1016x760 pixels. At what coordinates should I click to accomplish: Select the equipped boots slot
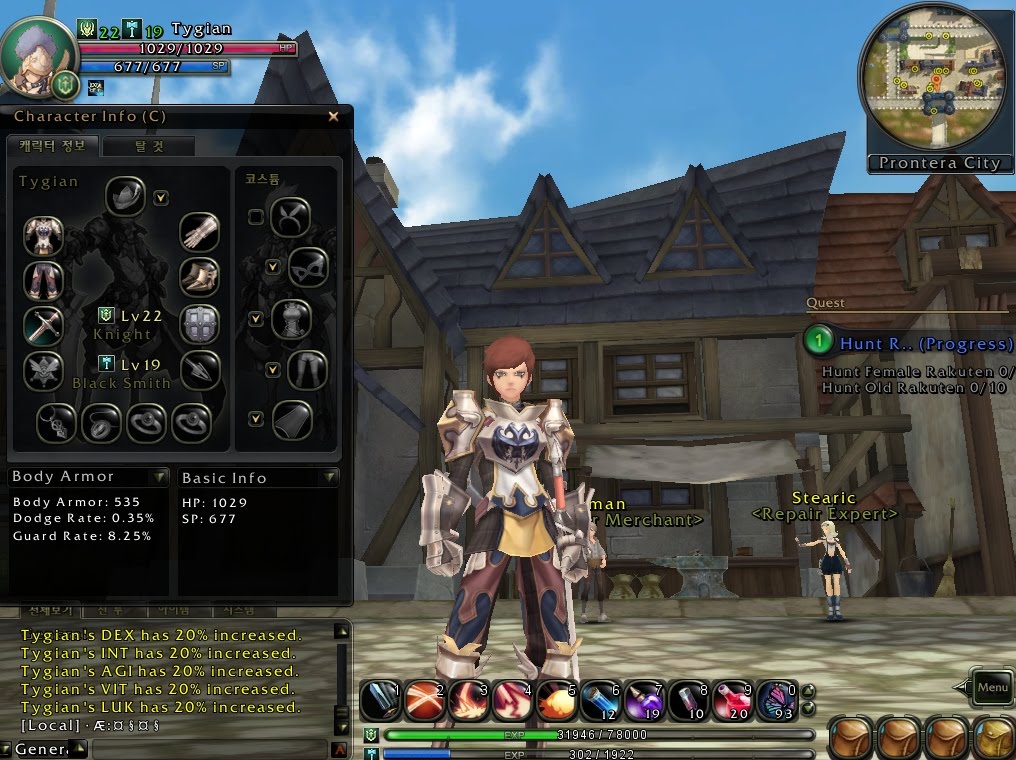click(x=199, y=277)
